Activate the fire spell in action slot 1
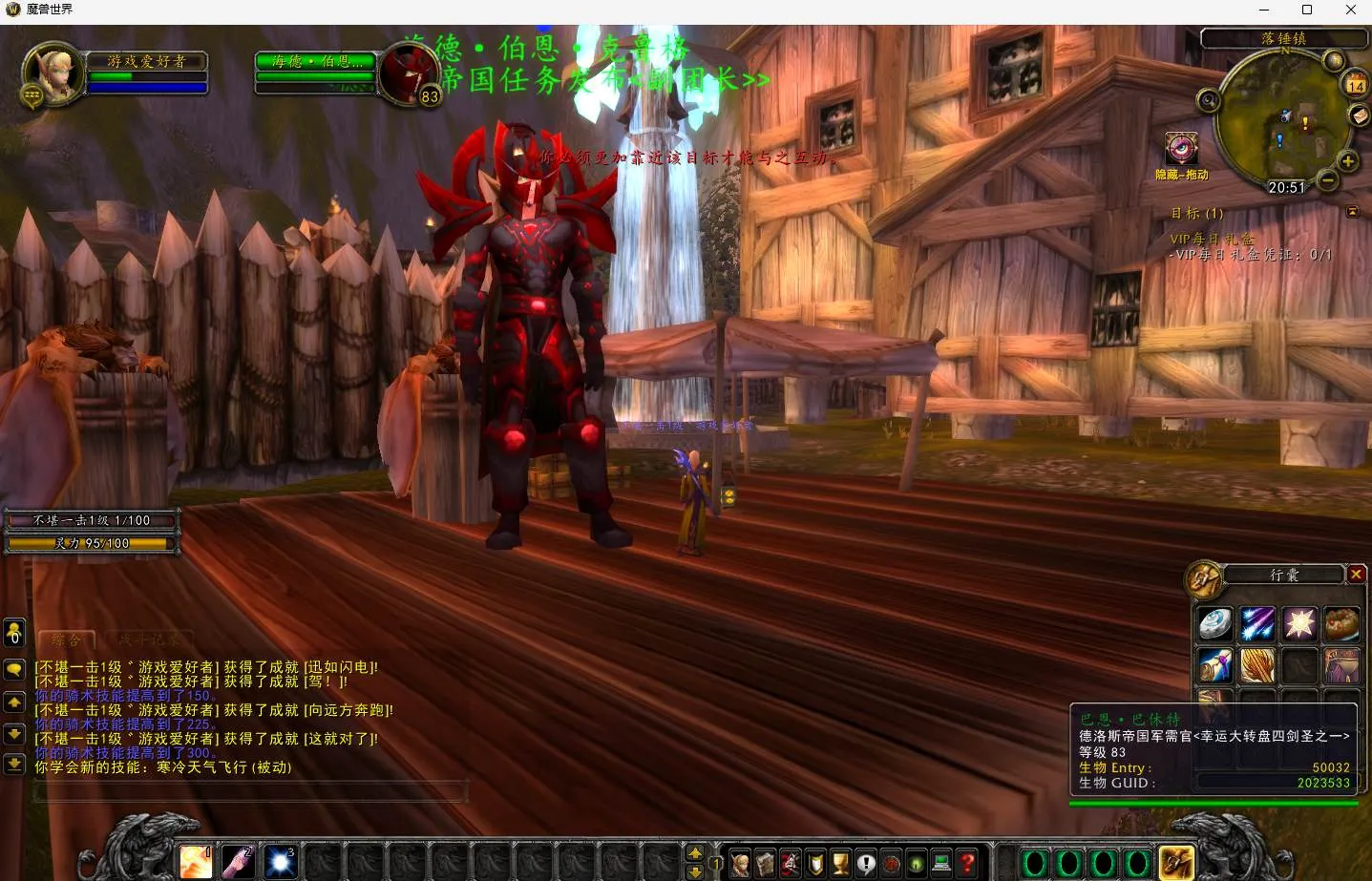This screenshot has height=881, width=1372. click(197, 862)
